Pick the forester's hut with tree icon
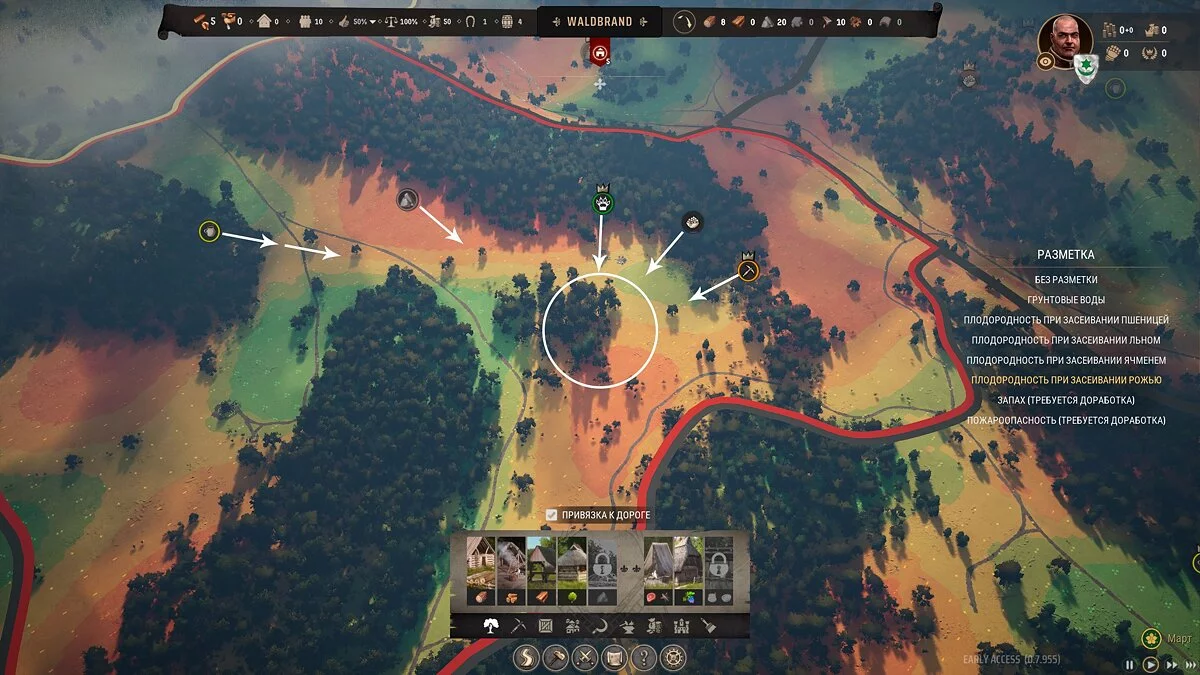The height and width of the screenshot is (675, 1200). pyautogui.click(x=570, y=571)
